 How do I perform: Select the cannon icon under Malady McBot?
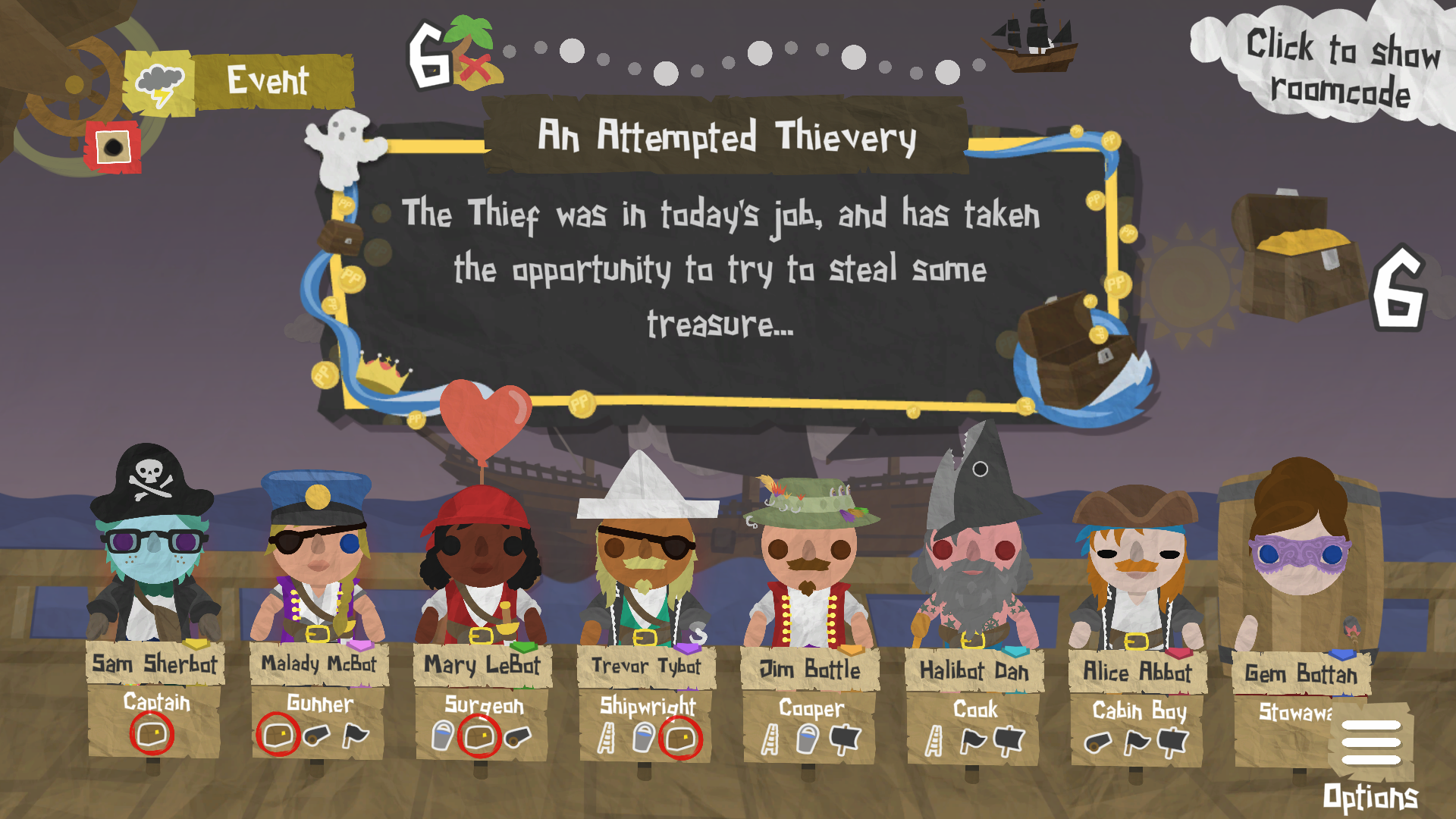[318, 735]
